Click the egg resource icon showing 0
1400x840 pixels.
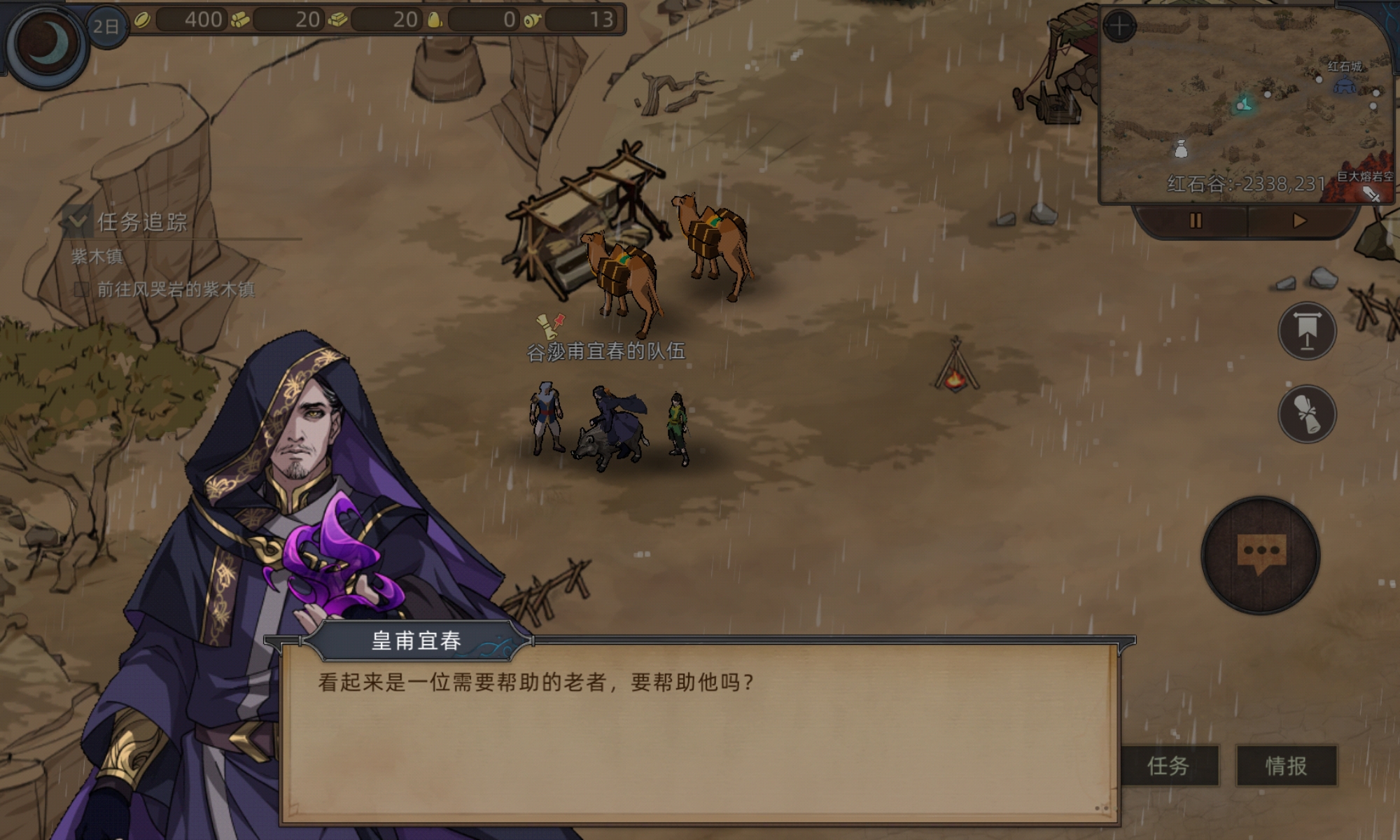point(434,20)
